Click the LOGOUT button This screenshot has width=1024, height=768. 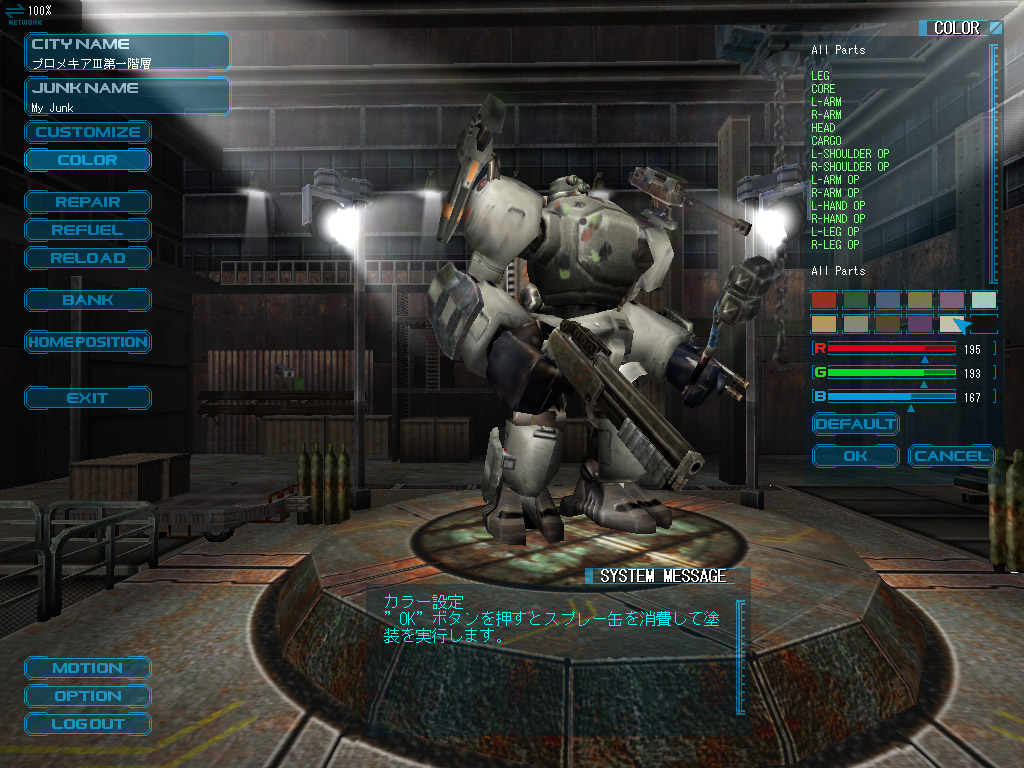pos(88,724)
